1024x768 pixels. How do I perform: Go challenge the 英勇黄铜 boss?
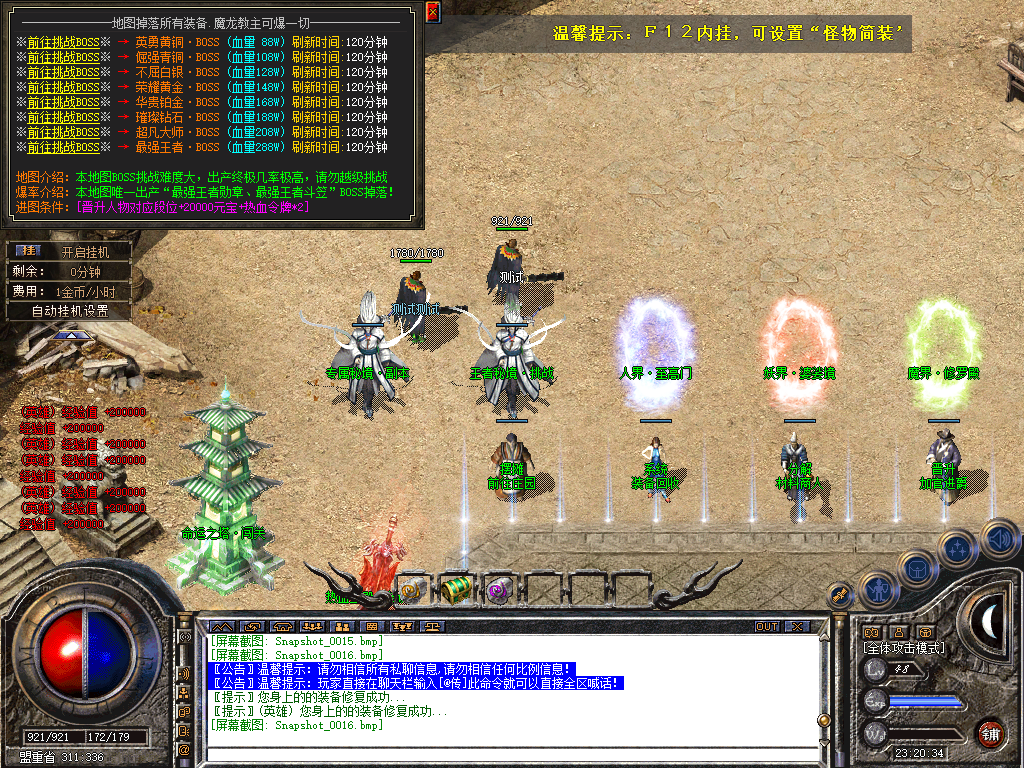tap(63, 43)
